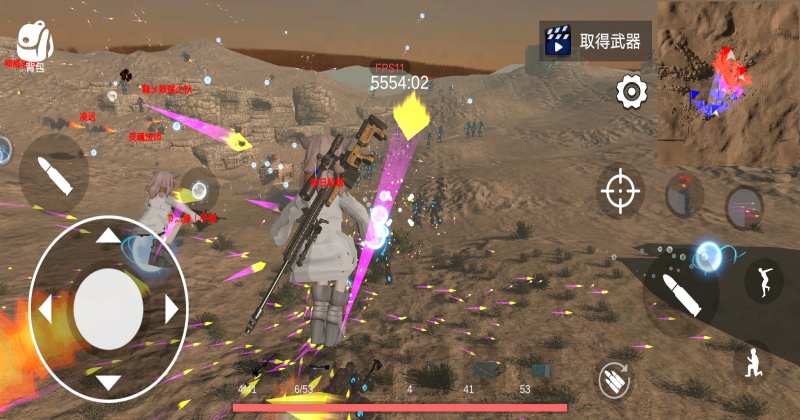Tap the virtual joystick's left arrow
The image size is (800, 420).
(45, 309)
